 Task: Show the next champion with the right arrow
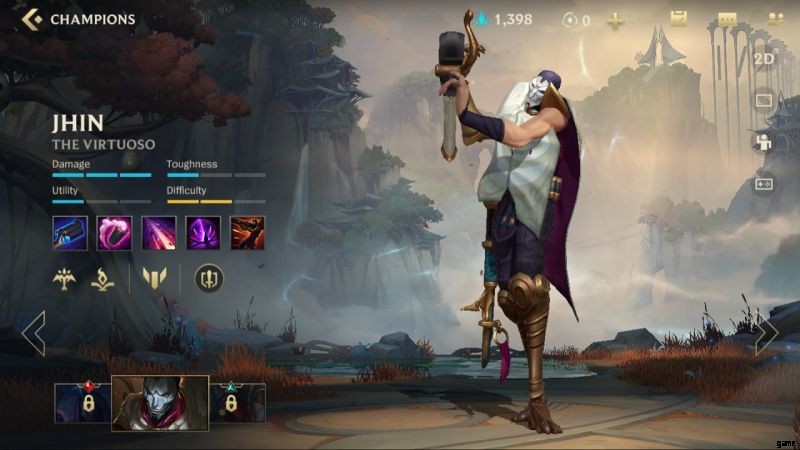click(767, 334)
